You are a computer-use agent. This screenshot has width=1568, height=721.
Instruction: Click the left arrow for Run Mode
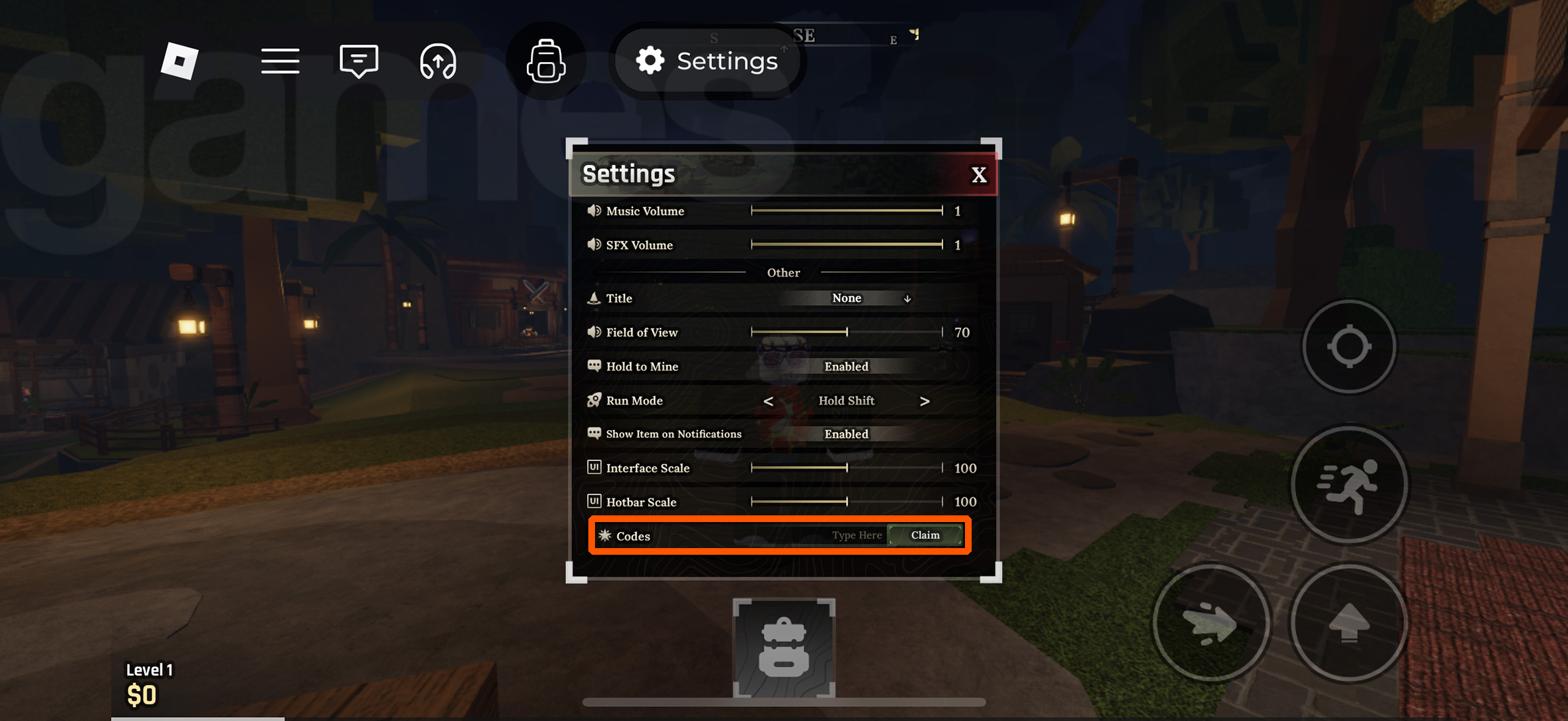[x=769, y=401]
